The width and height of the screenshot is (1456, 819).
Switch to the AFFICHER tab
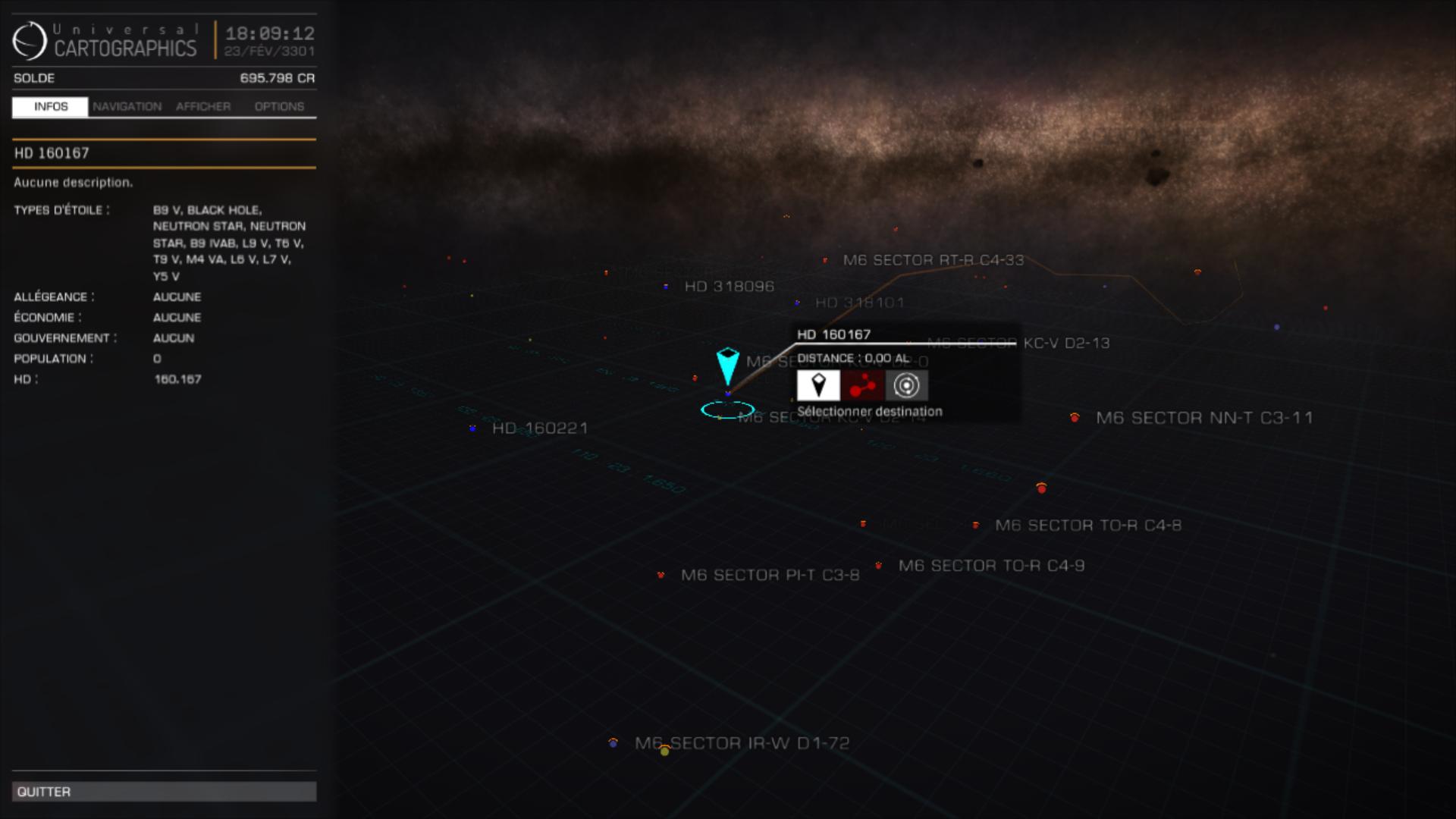pyautogui.click(x=203, y=107)
